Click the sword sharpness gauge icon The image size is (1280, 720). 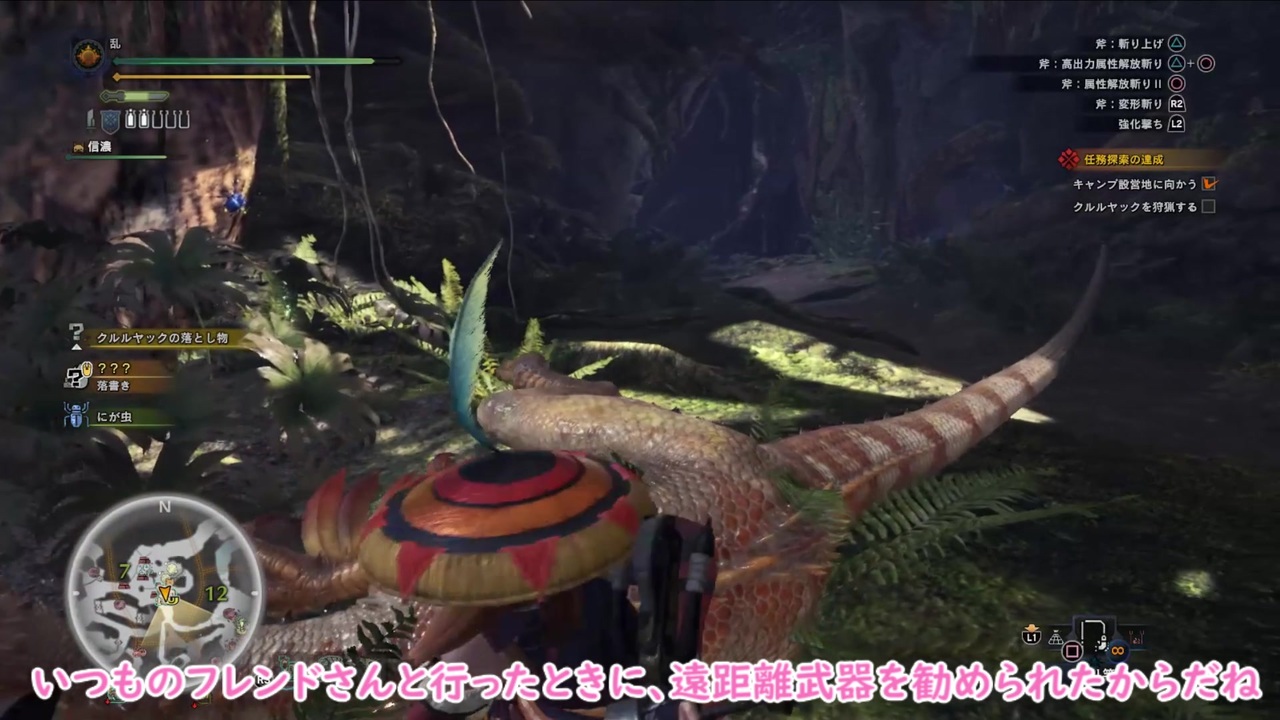pos(134,97)
